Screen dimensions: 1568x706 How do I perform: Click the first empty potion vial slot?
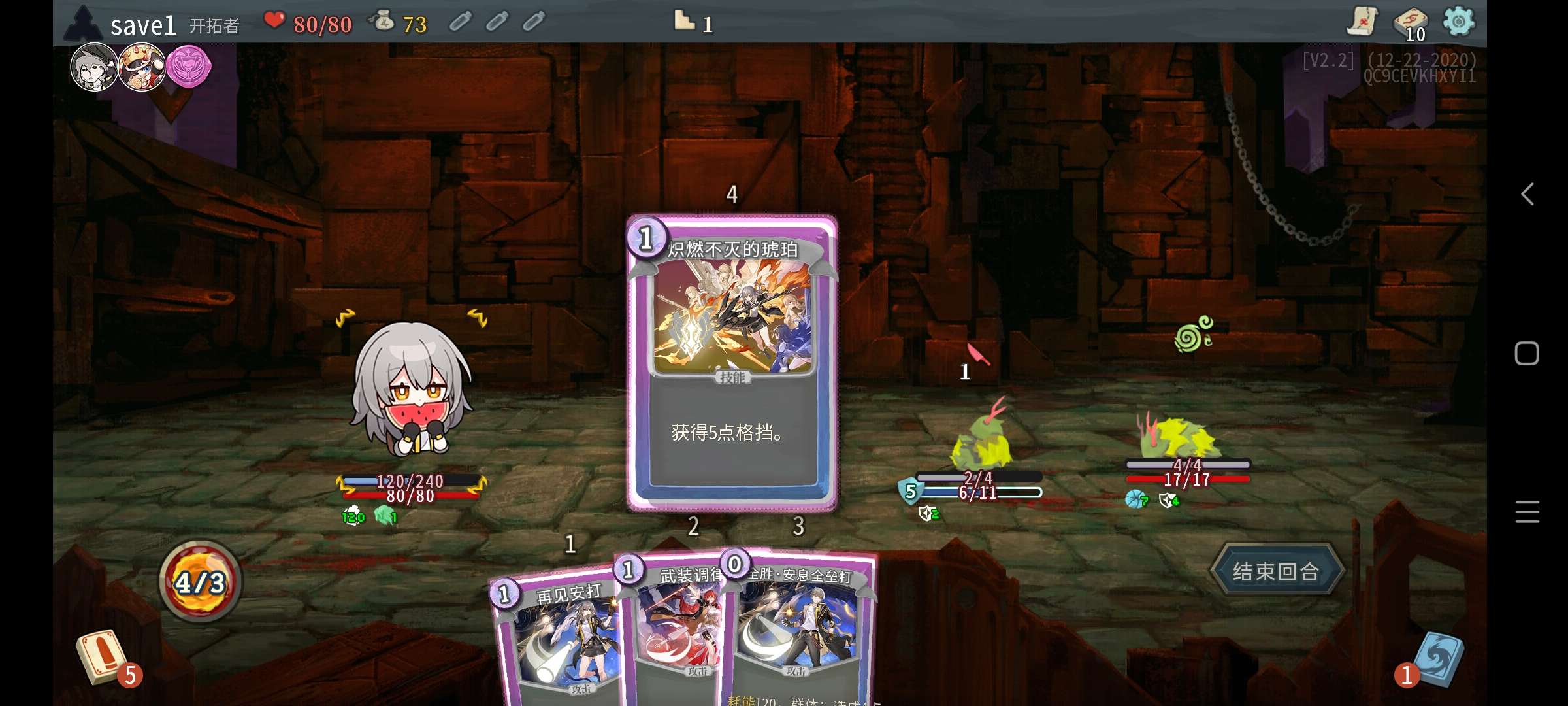(461, 22)
